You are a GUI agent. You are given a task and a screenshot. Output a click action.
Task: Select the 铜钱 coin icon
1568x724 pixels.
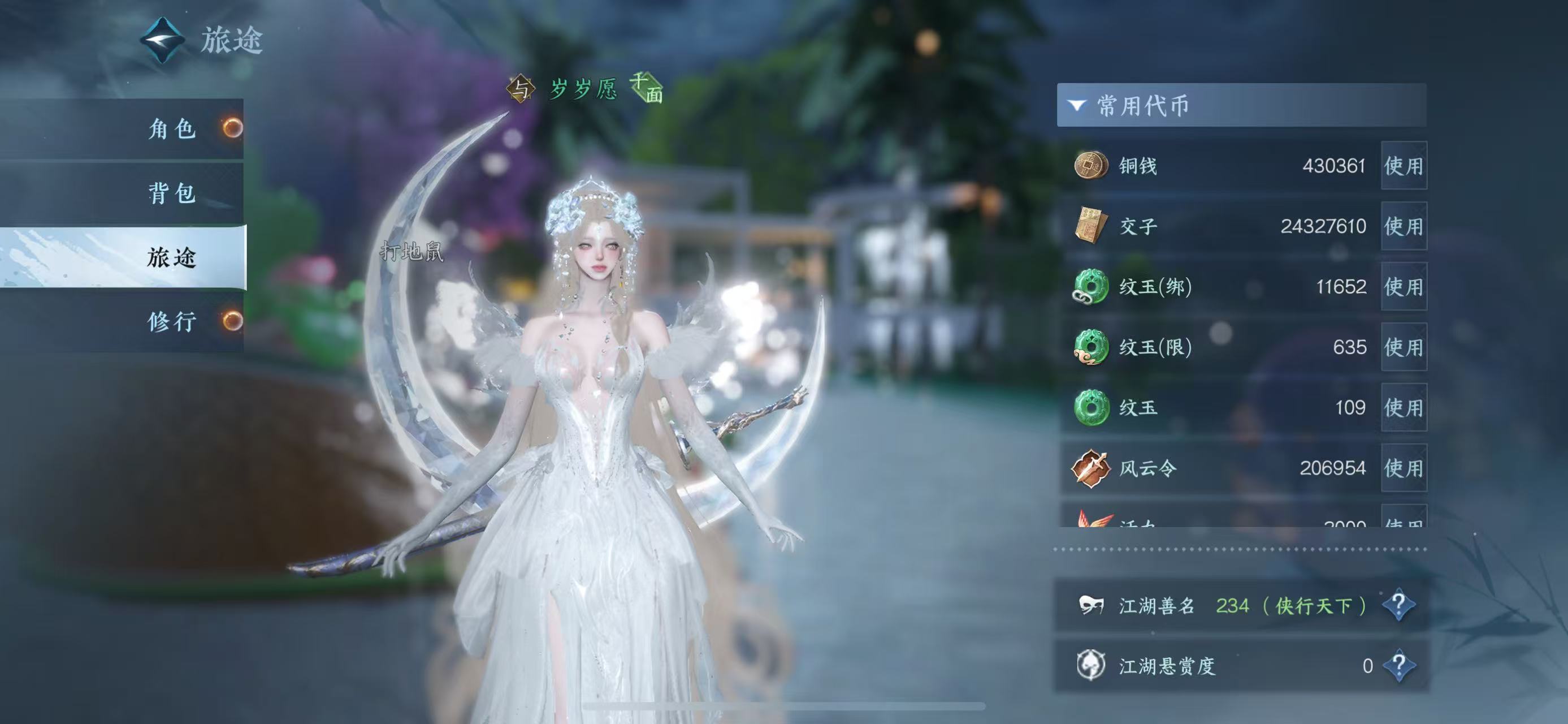pos(1090,166)
